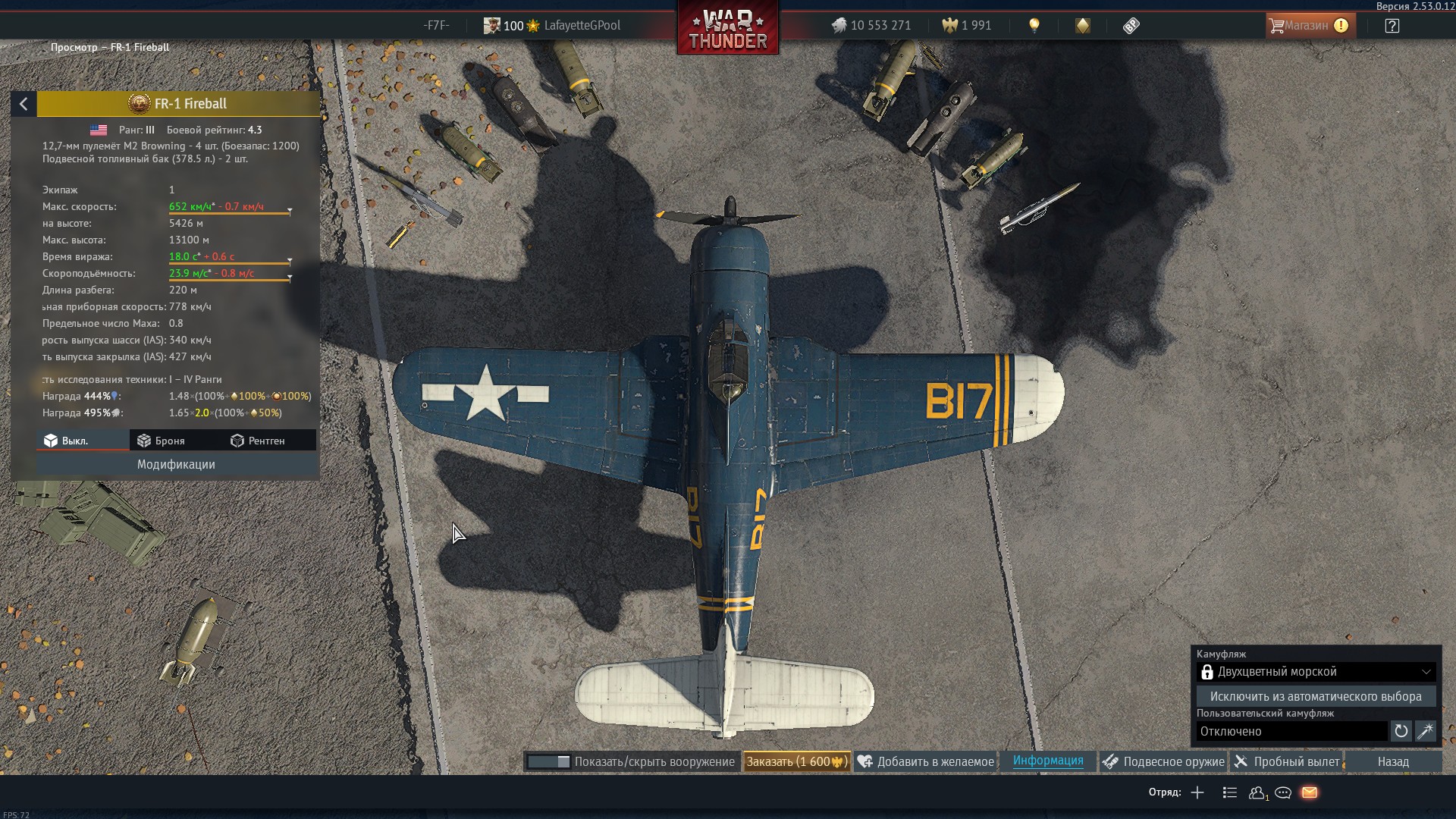
Task: Click Исключить из автоматического выбора
Action: pos(1316,696)
